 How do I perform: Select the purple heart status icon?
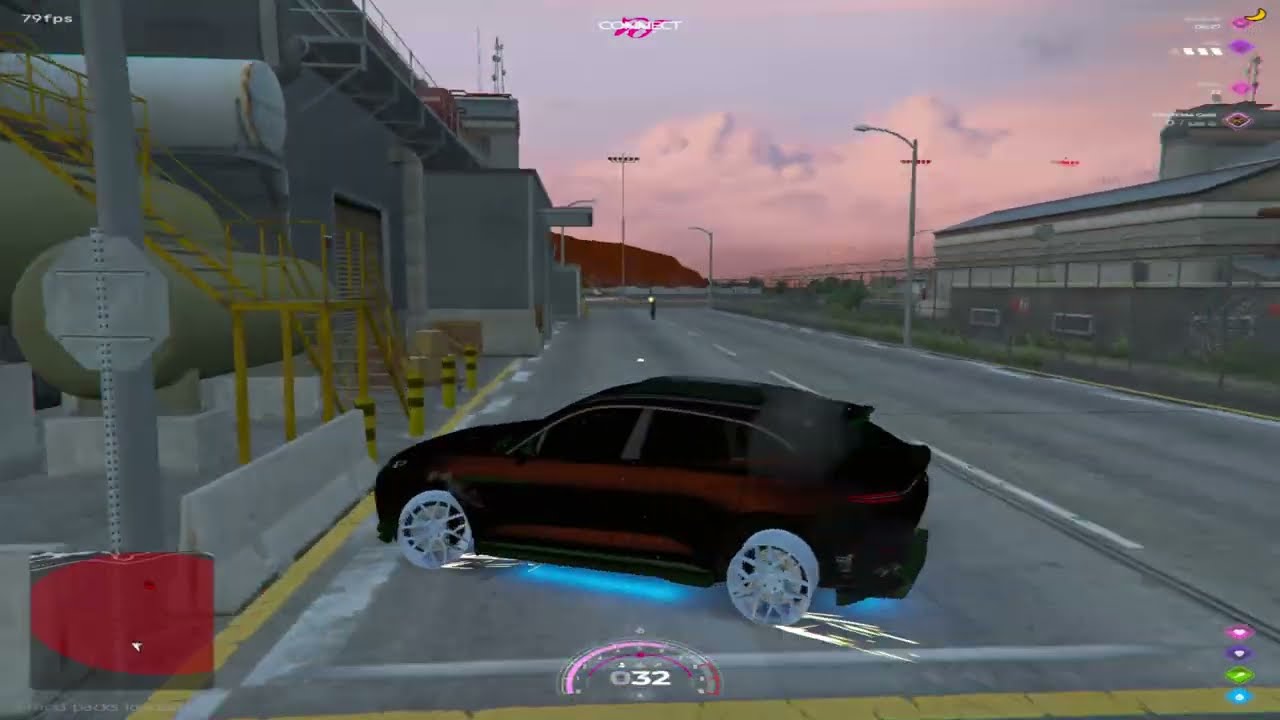pos(1240,654)
